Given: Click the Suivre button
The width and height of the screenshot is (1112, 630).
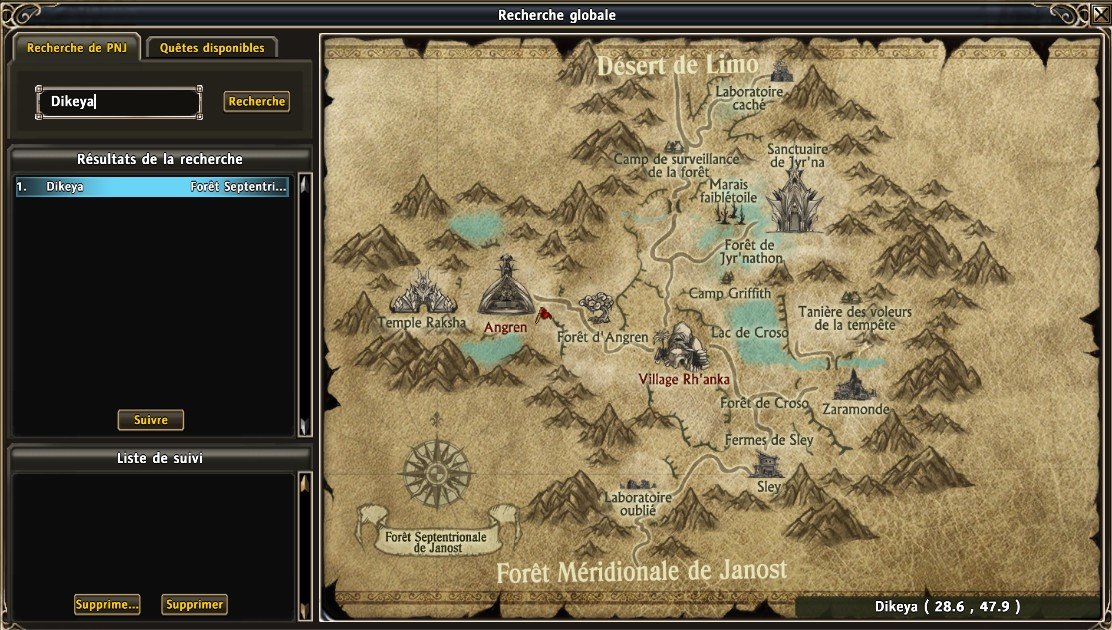Looking at the screenshot, I should pyautogui.click(x=151, y=420).
